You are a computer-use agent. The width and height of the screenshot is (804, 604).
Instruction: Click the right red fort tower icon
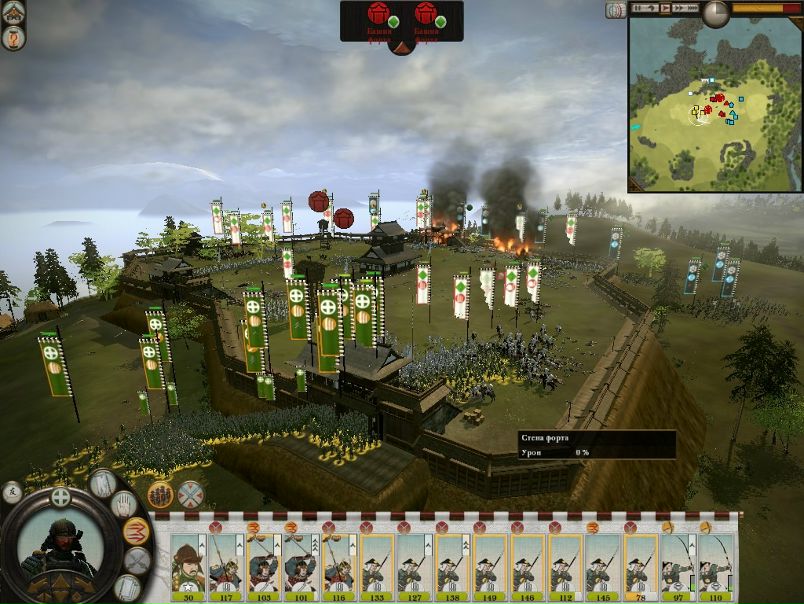(425, 14)
